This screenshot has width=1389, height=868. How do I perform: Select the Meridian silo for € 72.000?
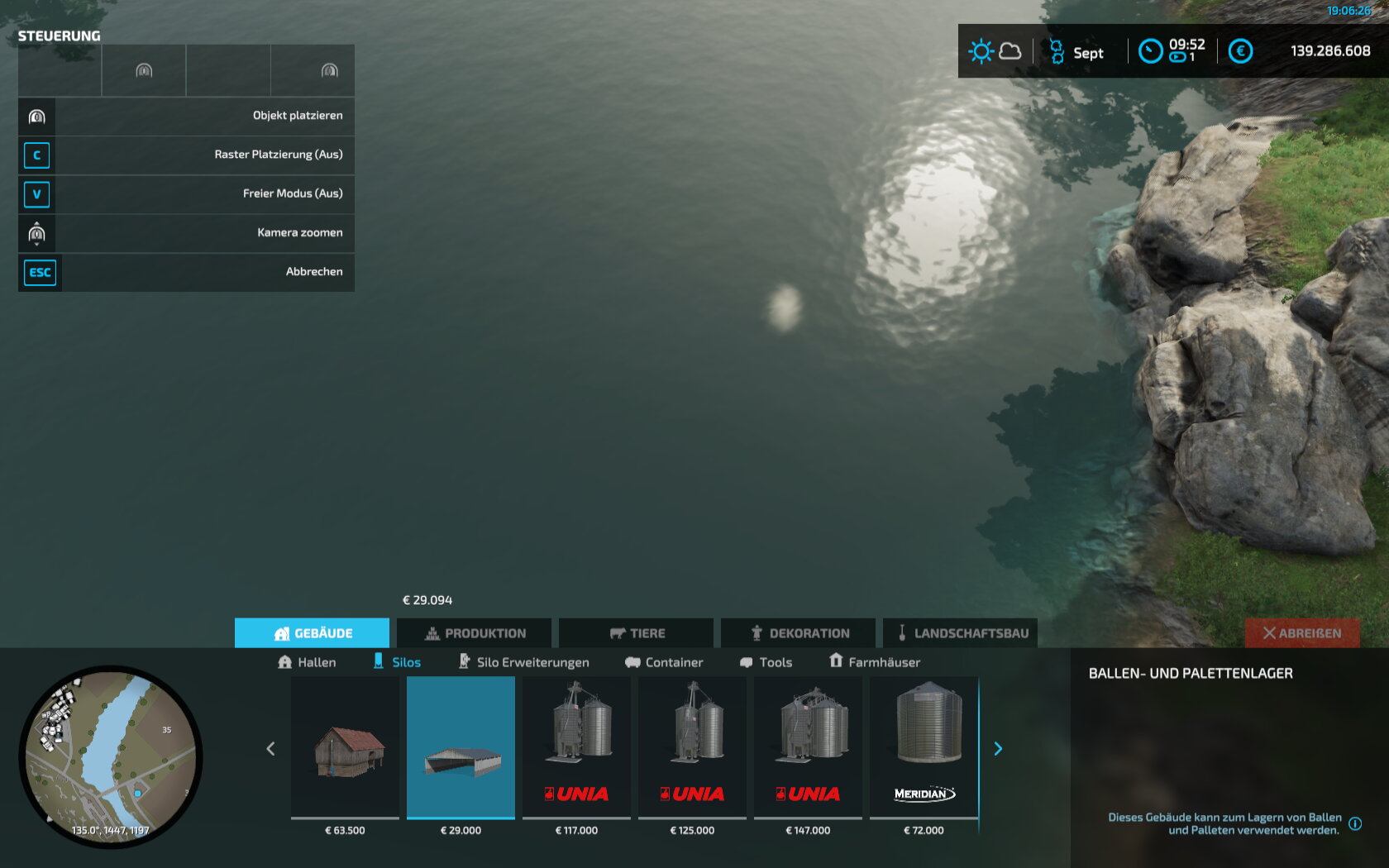coord(924,748)
